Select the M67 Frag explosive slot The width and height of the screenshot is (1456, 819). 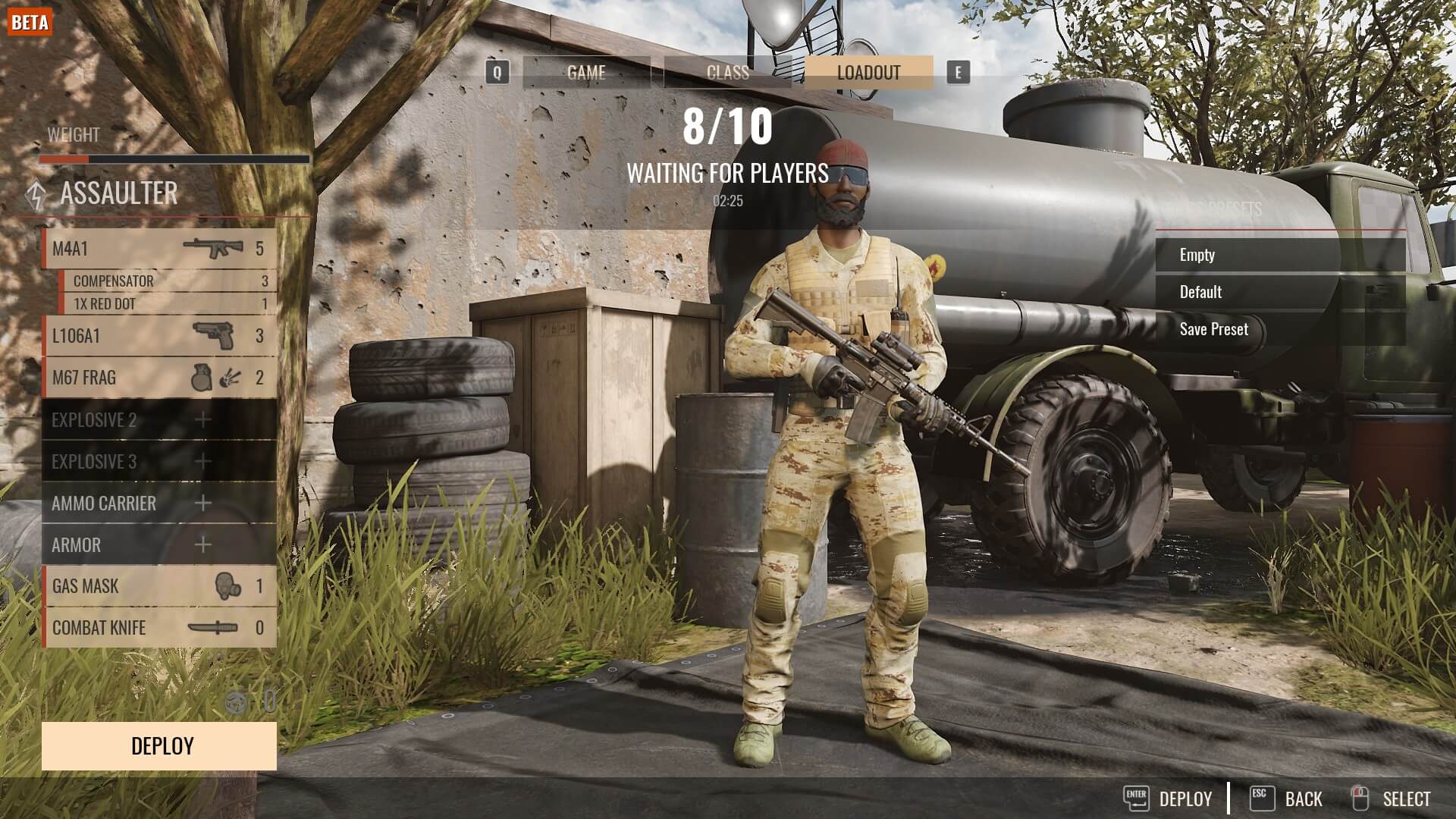pyautogui.click(x=159, y=378)
